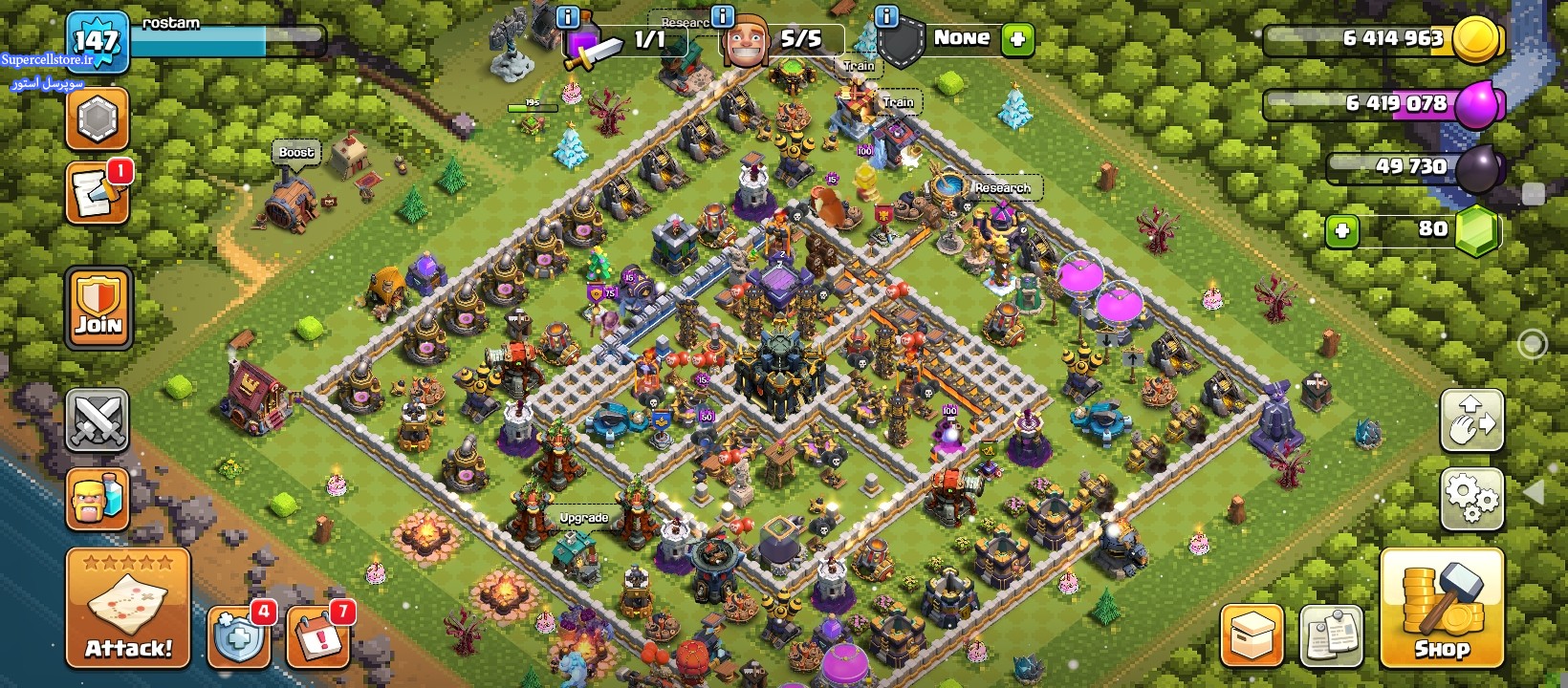Open the events calendar icon
Screen dimensions: 1568x688
tap(316, 635)
